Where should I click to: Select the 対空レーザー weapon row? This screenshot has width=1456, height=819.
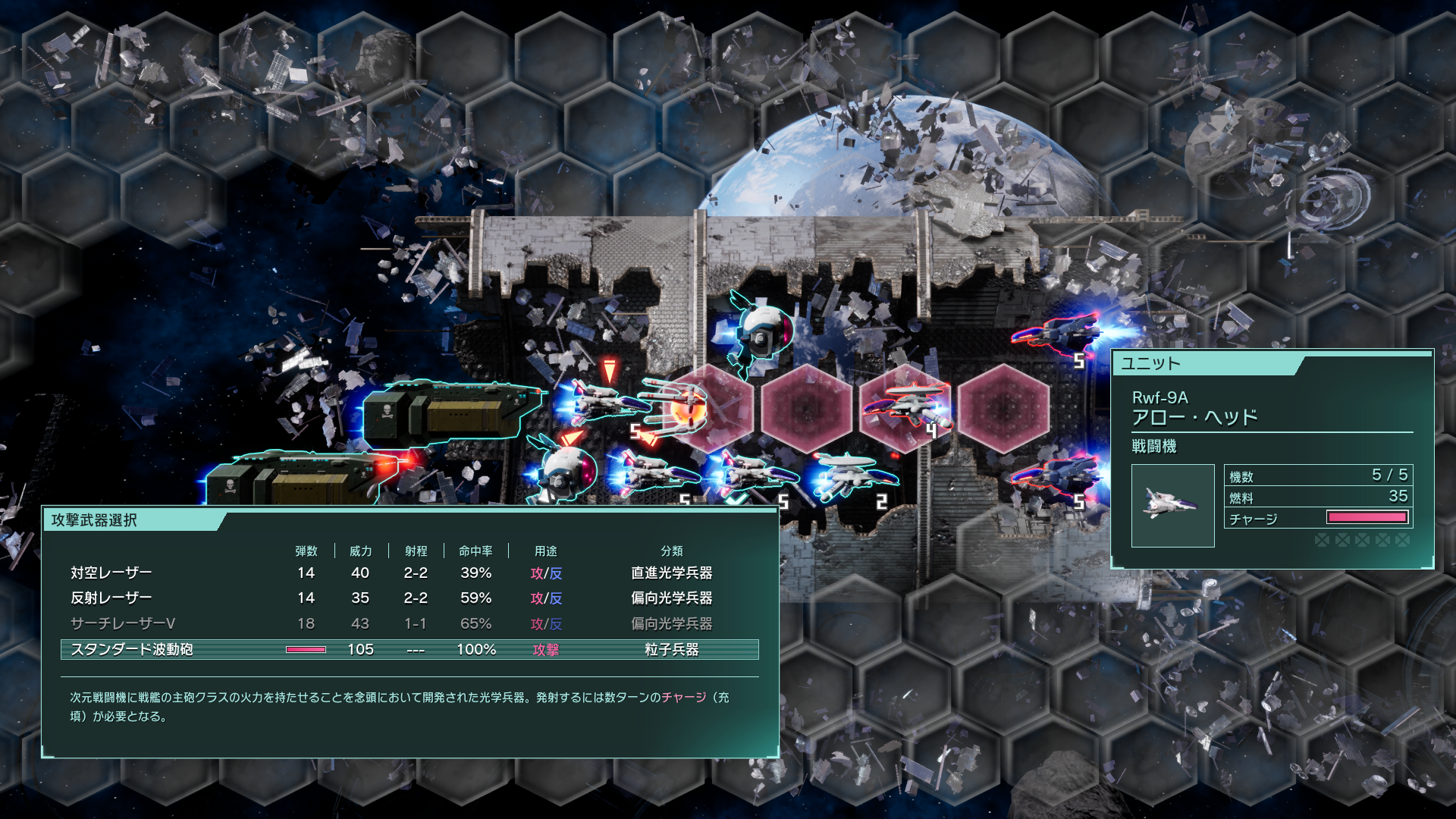pyautogui.click(x=409, y=573)
